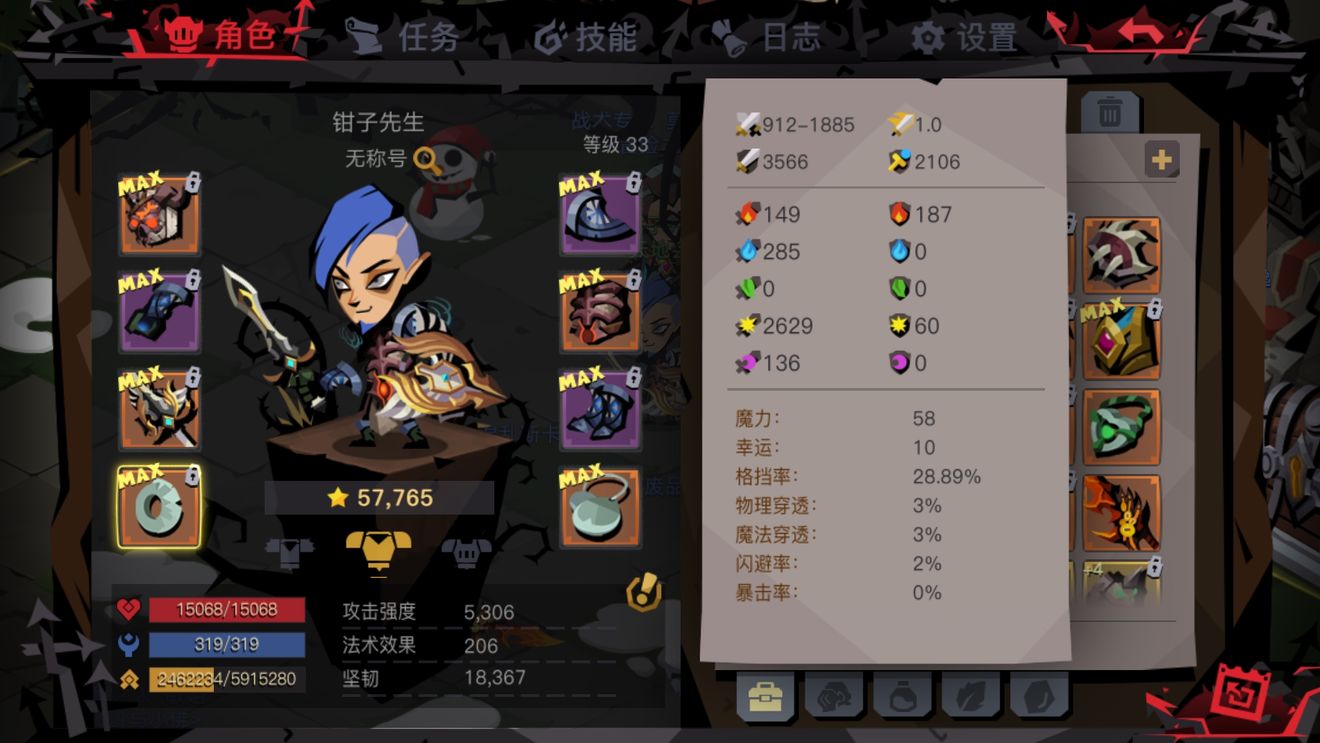Screen dimensions: 1320x743
Task: Click the magnifier icon beside 无称号
Action: pos(425,158)
